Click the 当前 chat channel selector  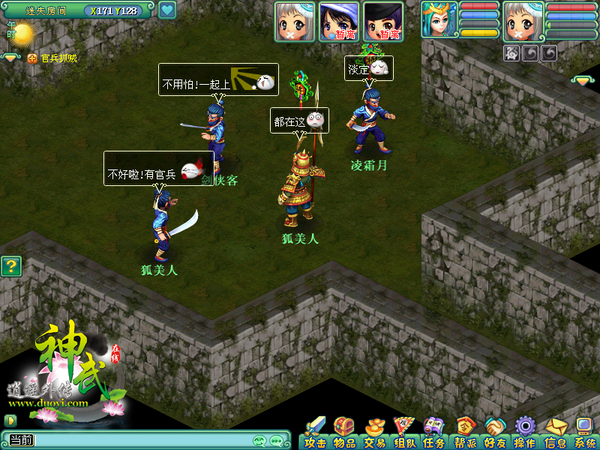pos(20,440)
